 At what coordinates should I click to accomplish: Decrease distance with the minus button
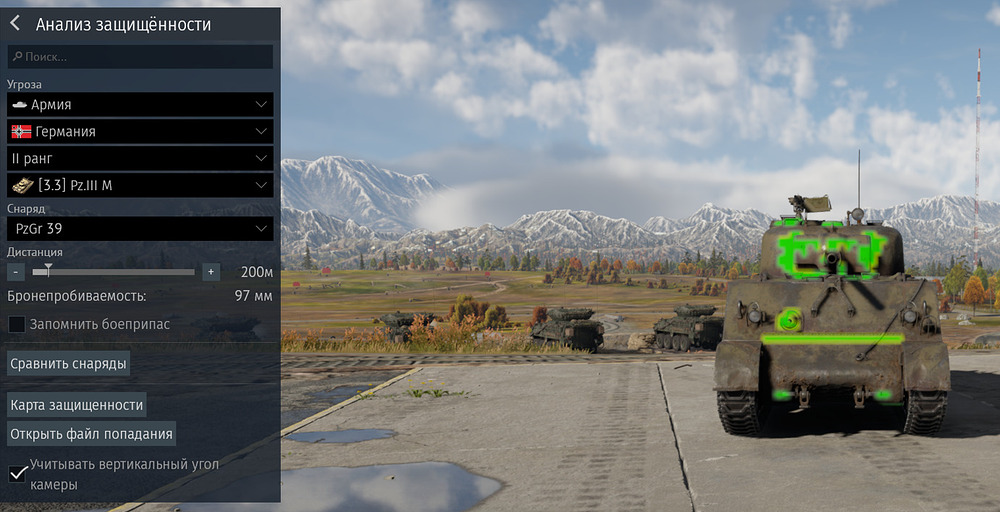point(16,272)
